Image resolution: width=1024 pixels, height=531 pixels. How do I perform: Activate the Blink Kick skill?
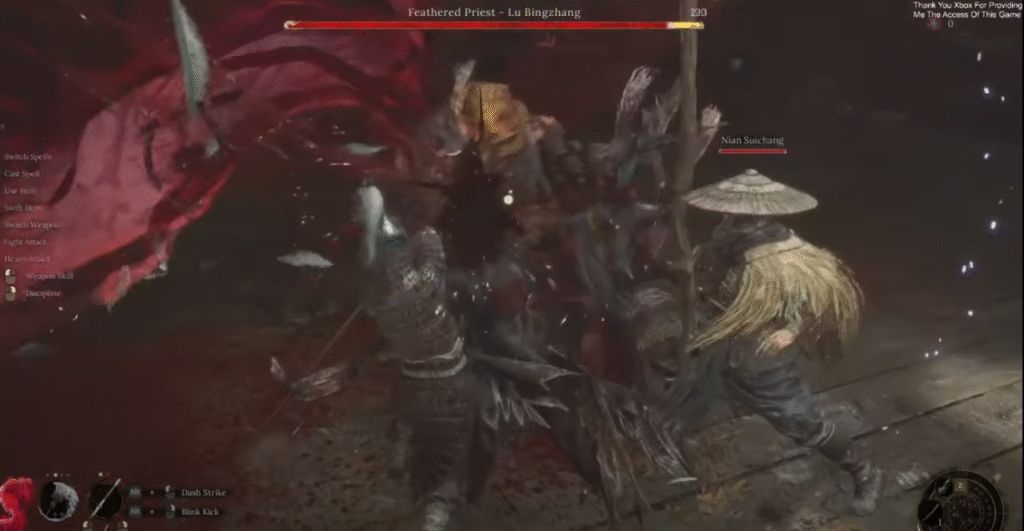[x=201, y=512]
